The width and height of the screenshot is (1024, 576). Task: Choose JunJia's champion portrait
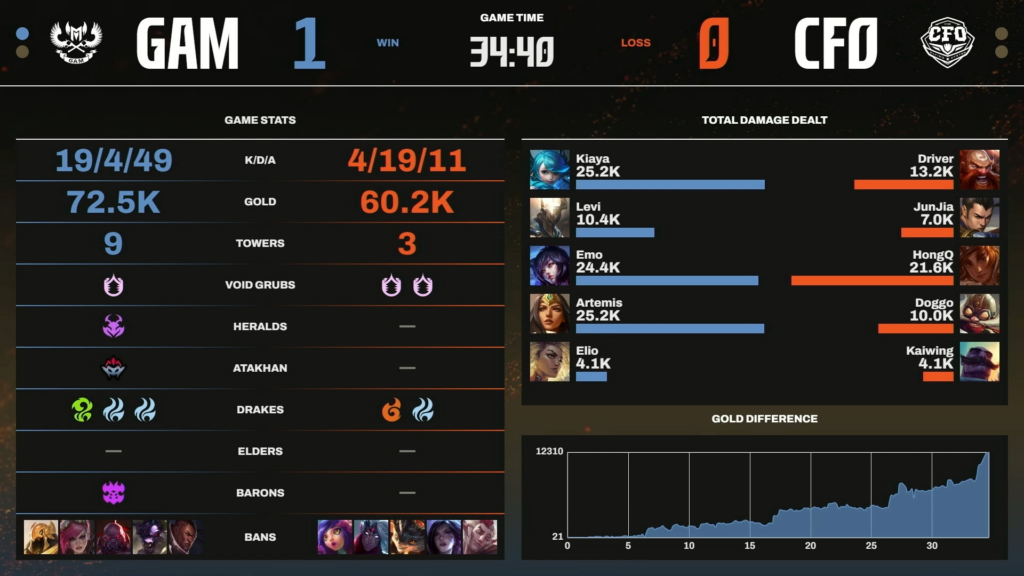[979, 217]
